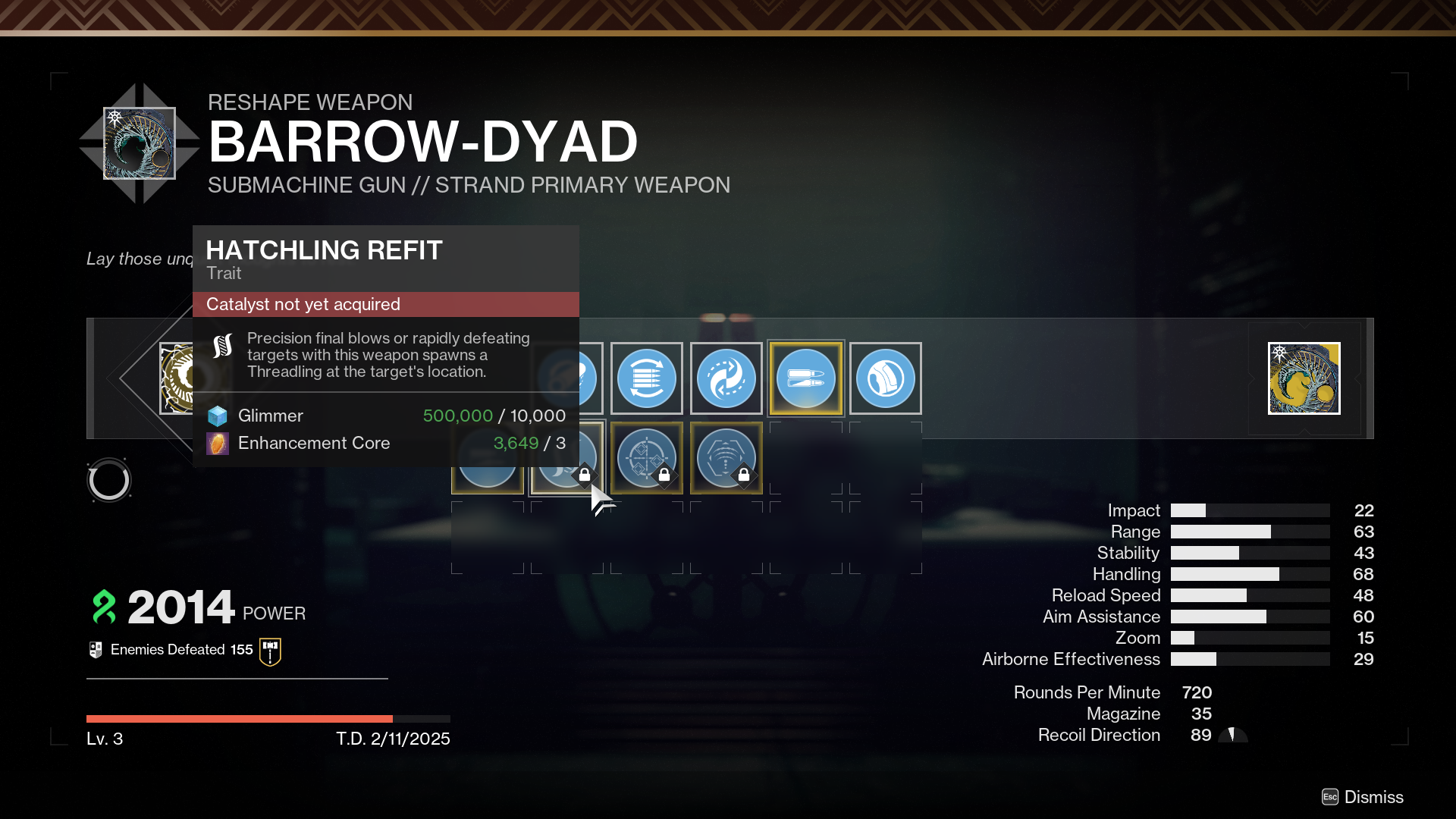Pick the curved stock perk icon
Viewport: 1456px width, 819px height.
pyautogui.click(x=885, y=378)
